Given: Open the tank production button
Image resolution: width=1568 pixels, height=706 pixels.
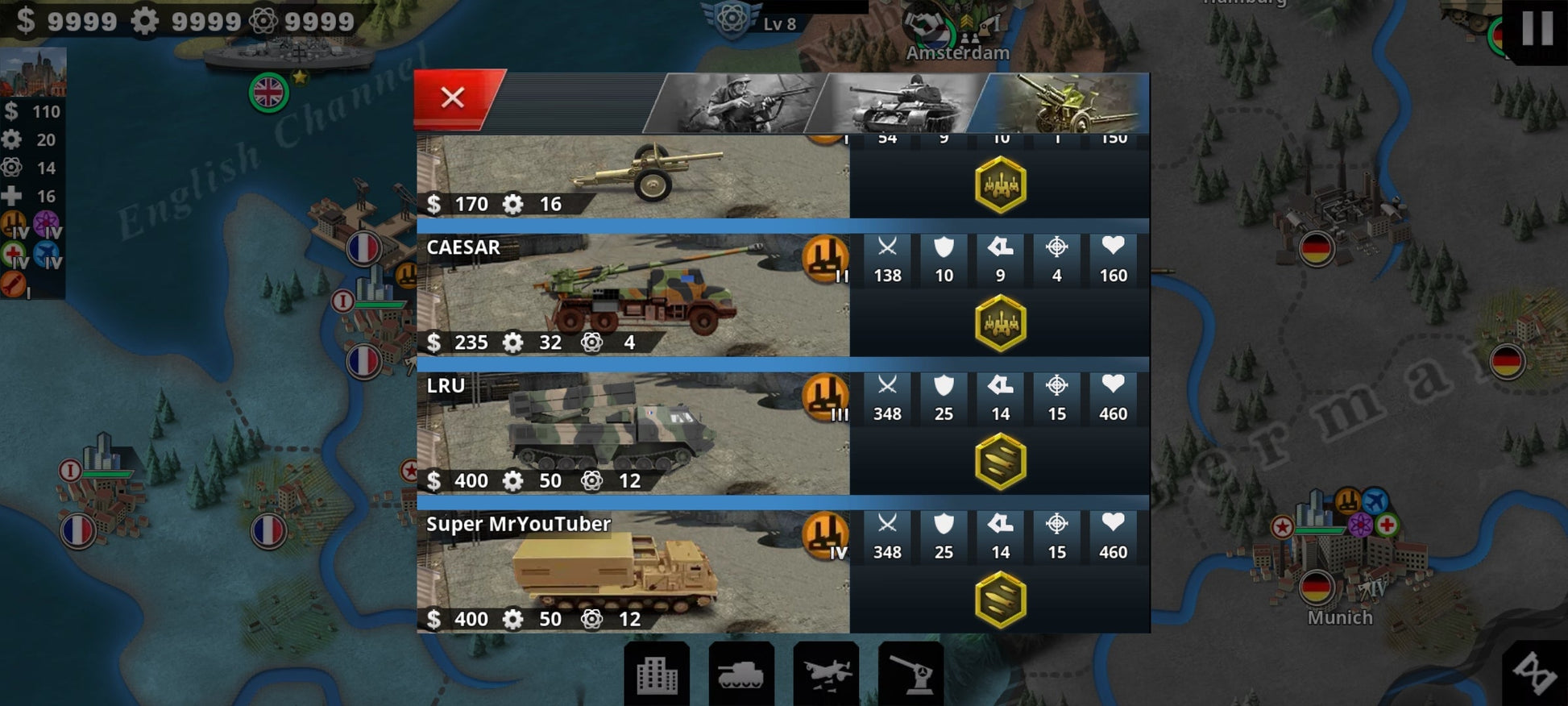Looking at the screenshot, I should [740, 674].
